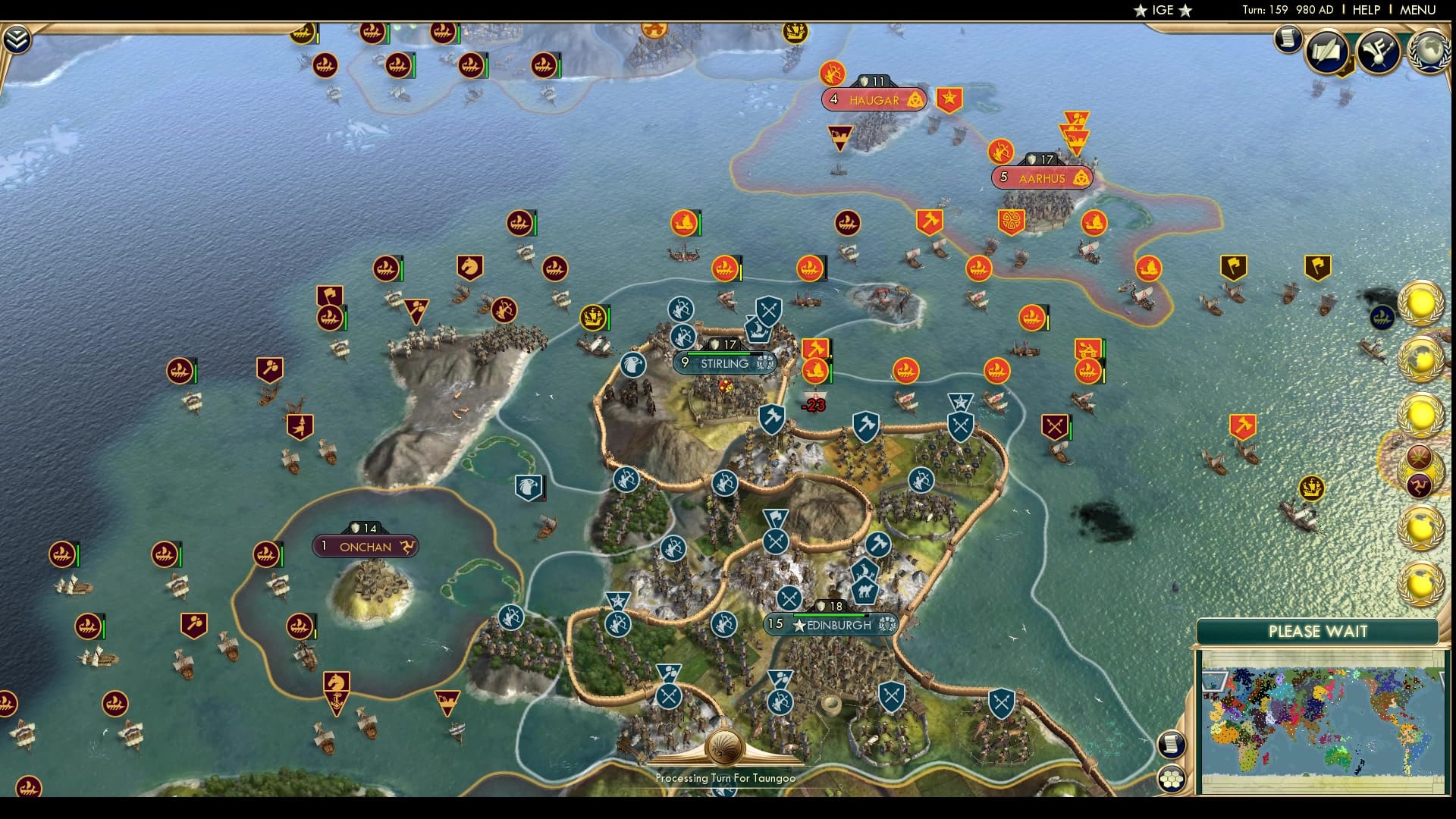The width and height of the screenshot is (1456, 819).
Task: Select the eagle archer unit near Stirling
Action: tap(634, 362)
